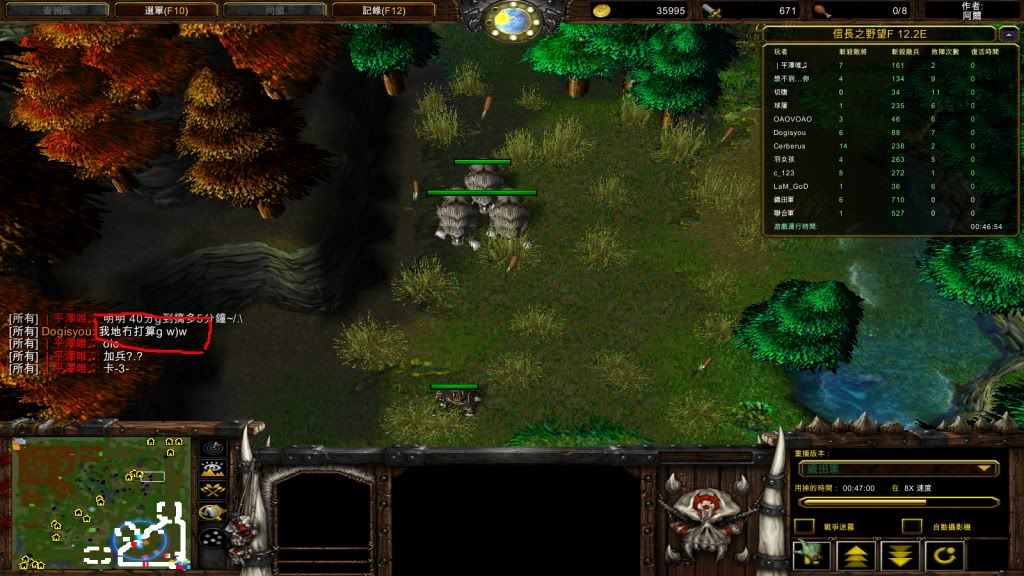
Task: Toggle the minimap terrain display button
Action: [212, 468]
